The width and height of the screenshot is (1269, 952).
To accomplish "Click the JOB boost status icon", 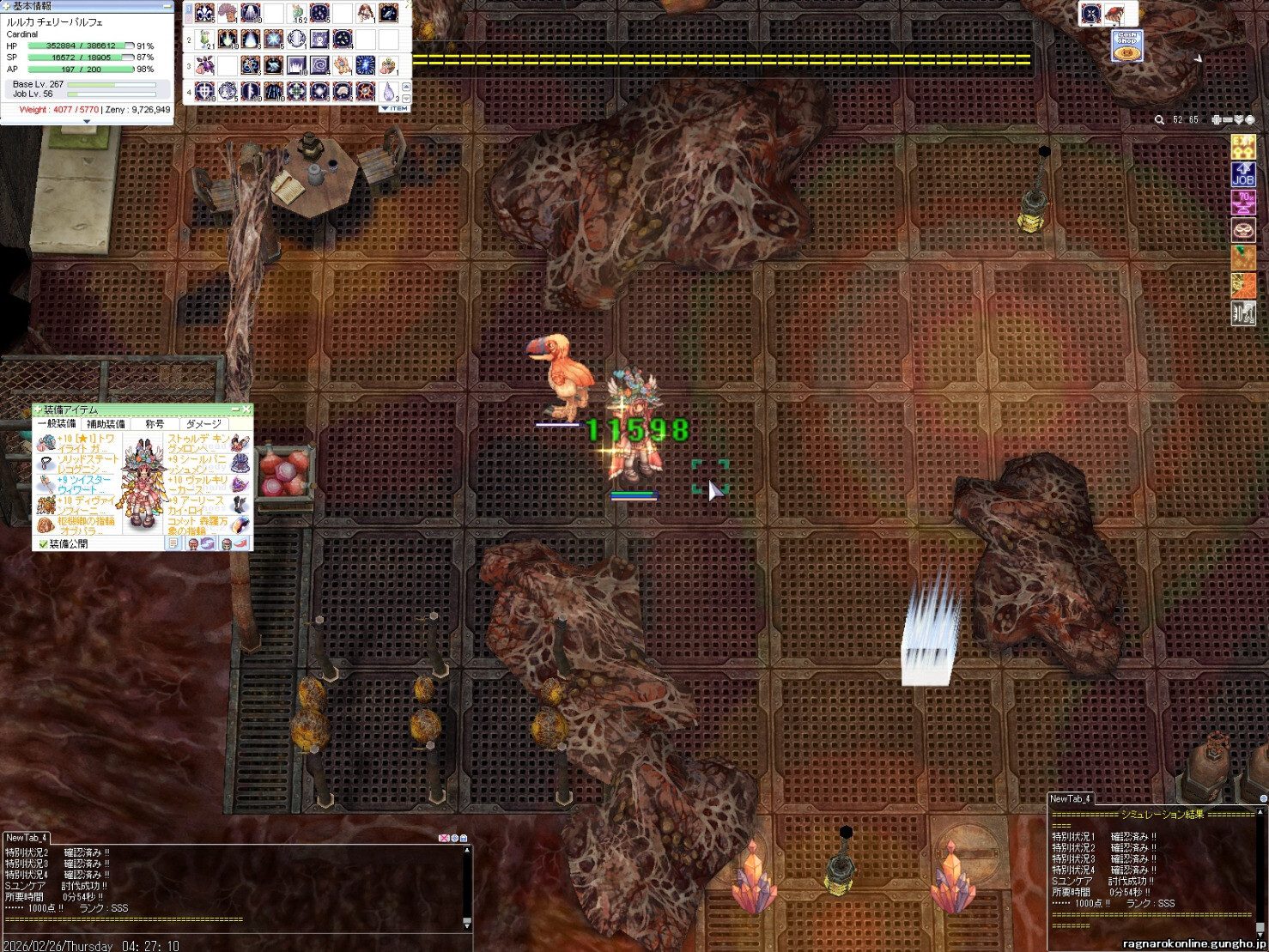I will [1242, 174].
